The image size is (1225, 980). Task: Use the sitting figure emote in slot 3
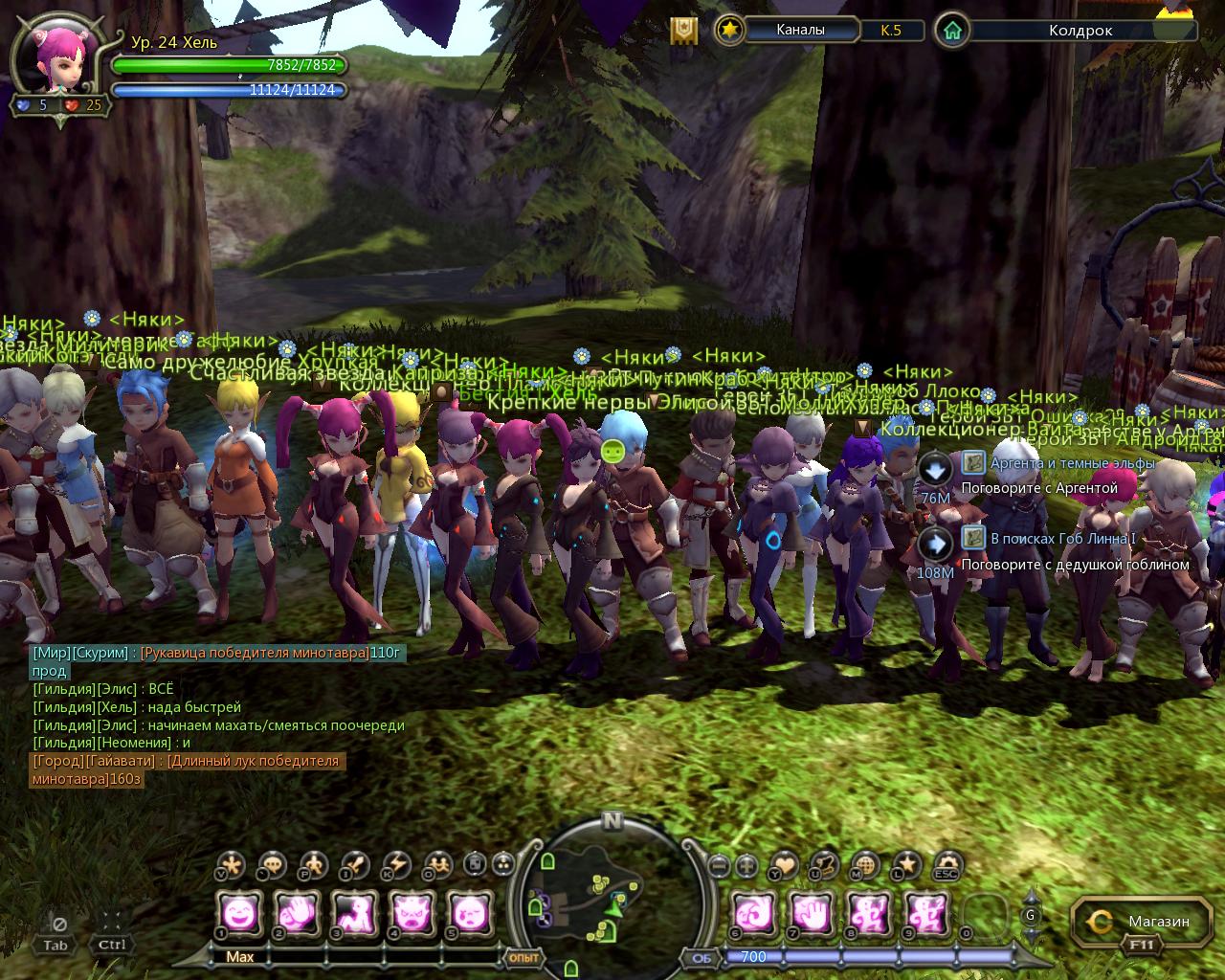pos(354,912)
